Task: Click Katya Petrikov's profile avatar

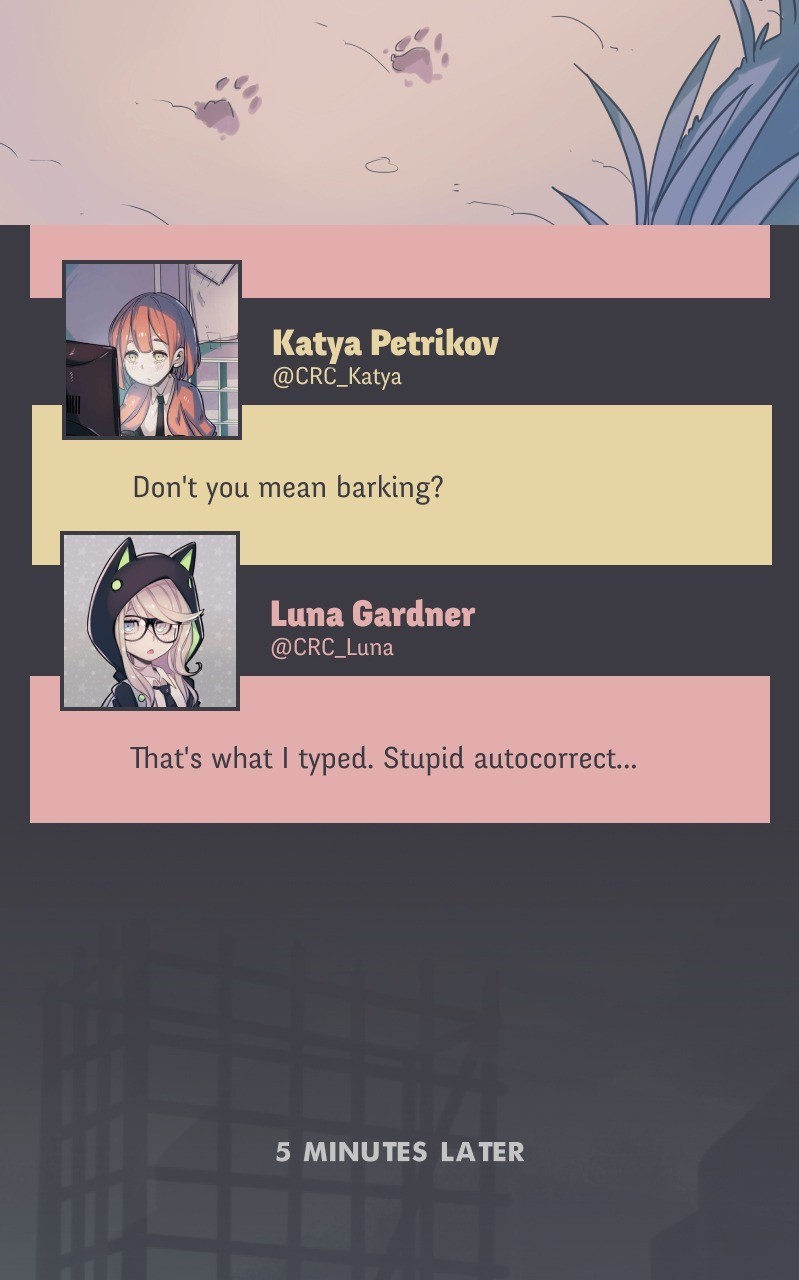Action: point(152,350)
